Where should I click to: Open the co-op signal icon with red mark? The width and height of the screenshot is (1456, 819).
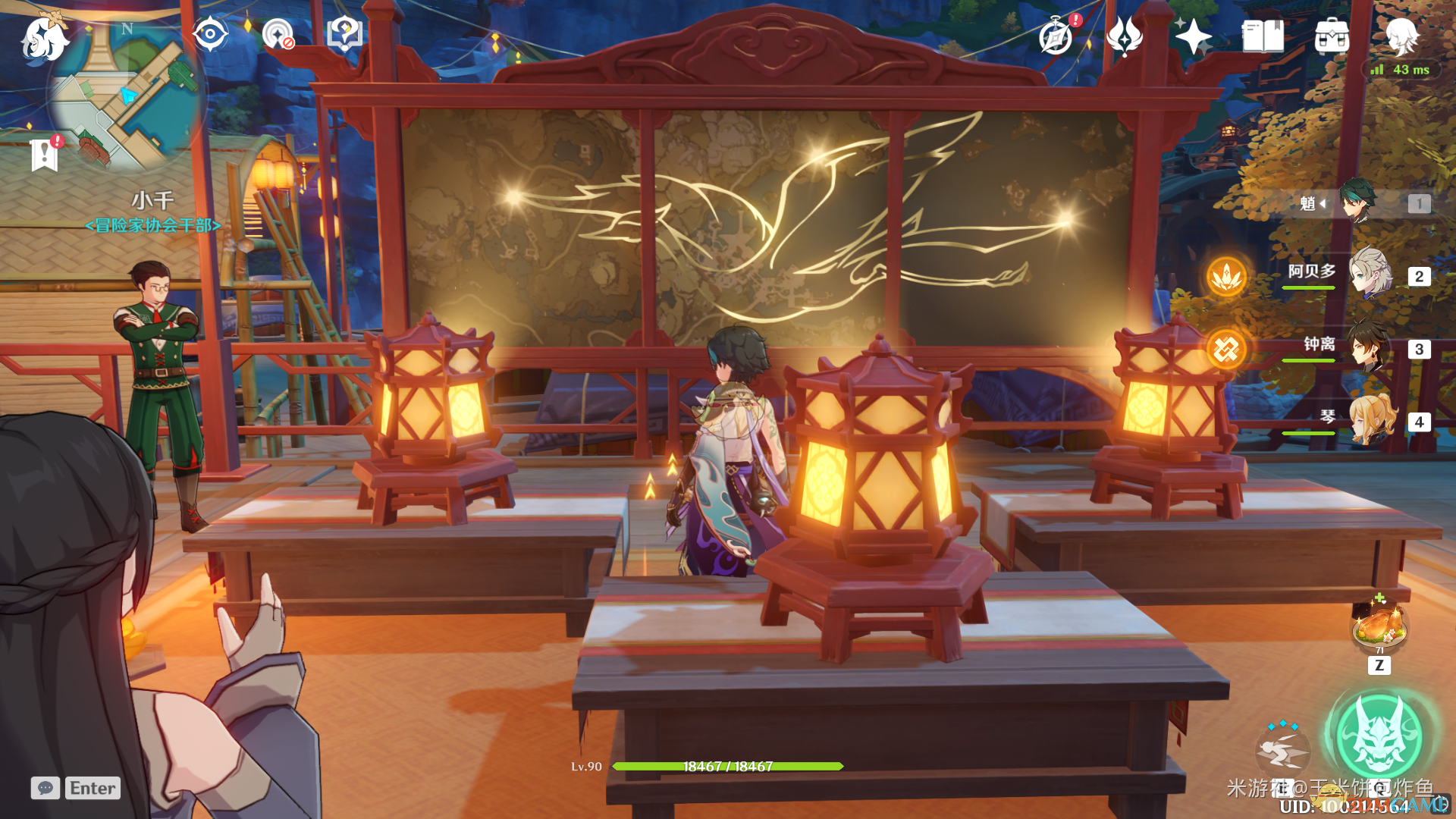(278, 34)
